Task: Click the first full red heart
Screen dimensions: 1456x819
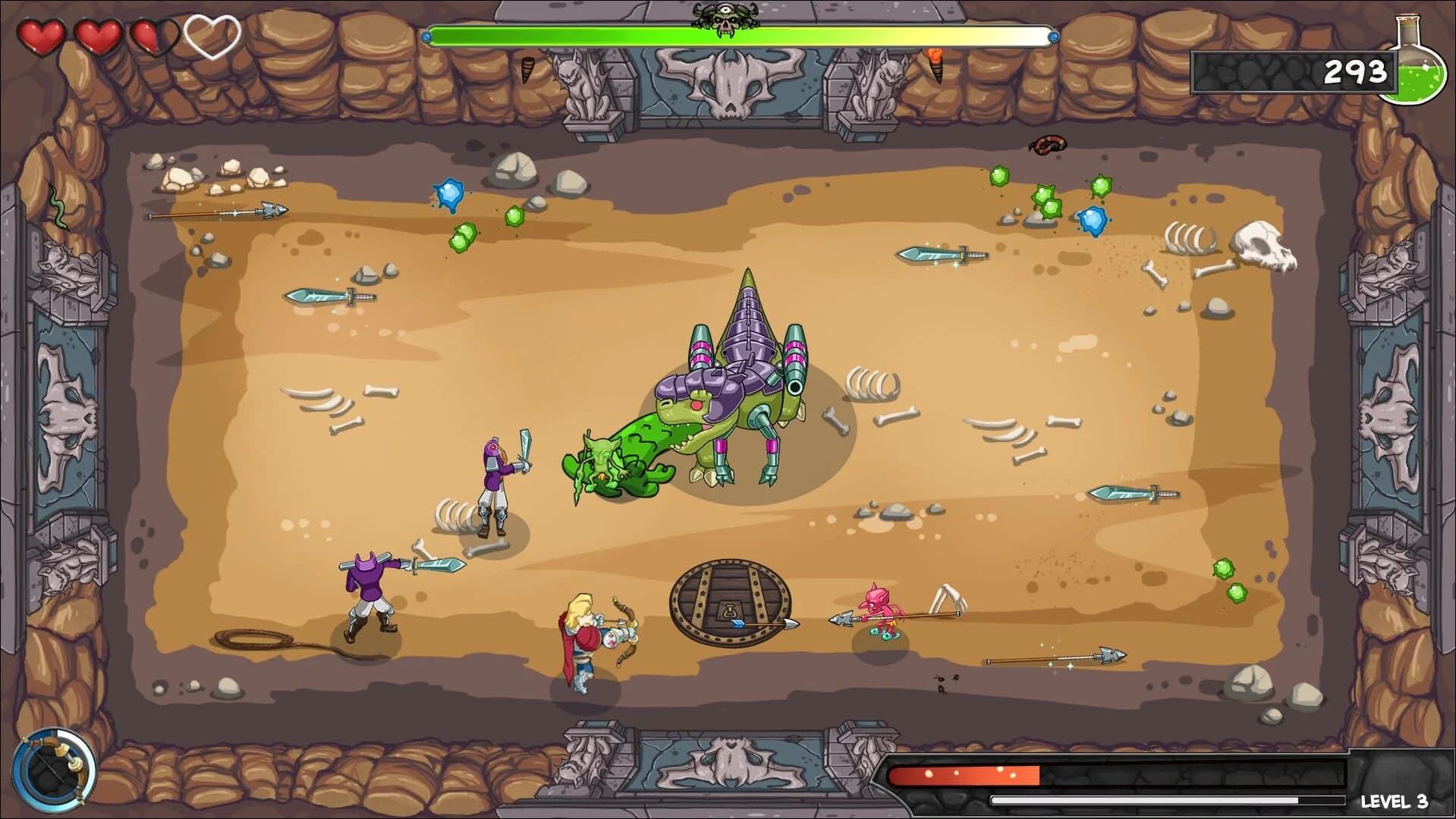Action: coord(43,34)
